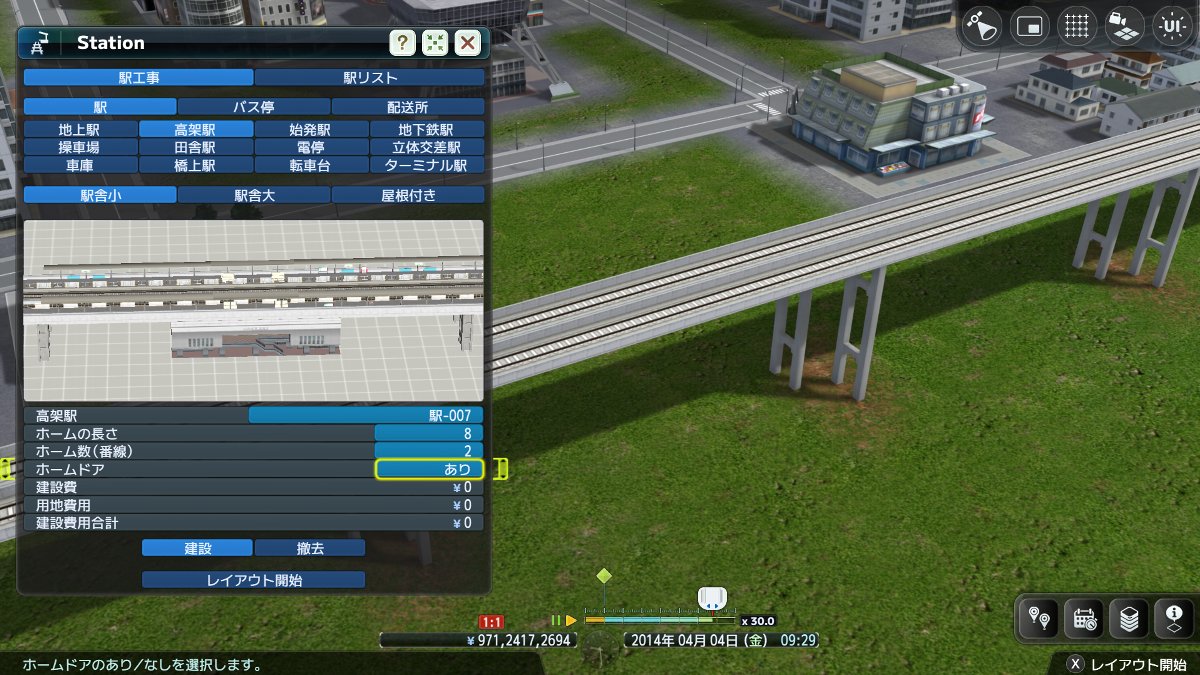Click the 建設 build button

[197, 548]
